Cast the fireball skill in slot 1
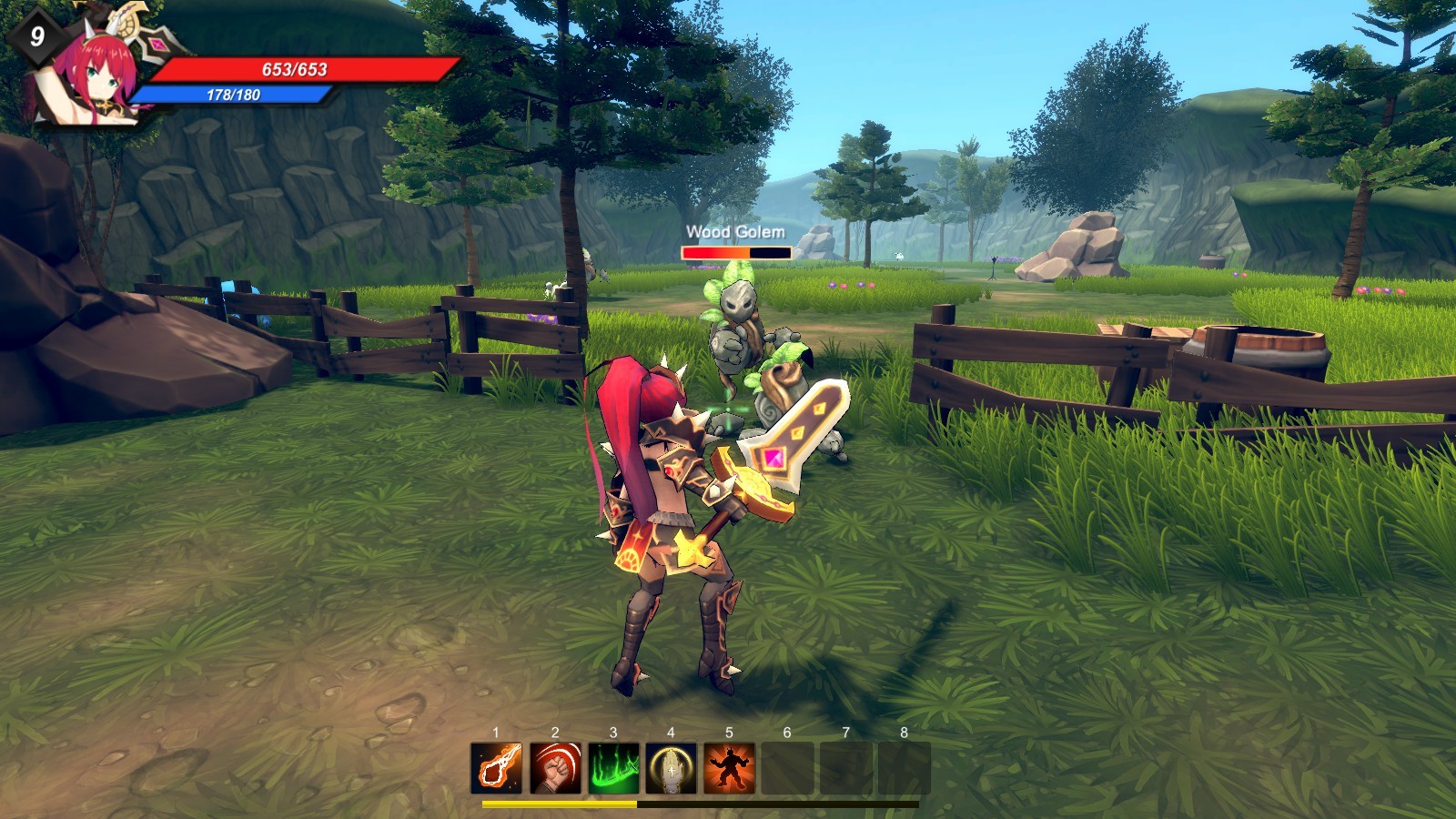 click(496, 769)
